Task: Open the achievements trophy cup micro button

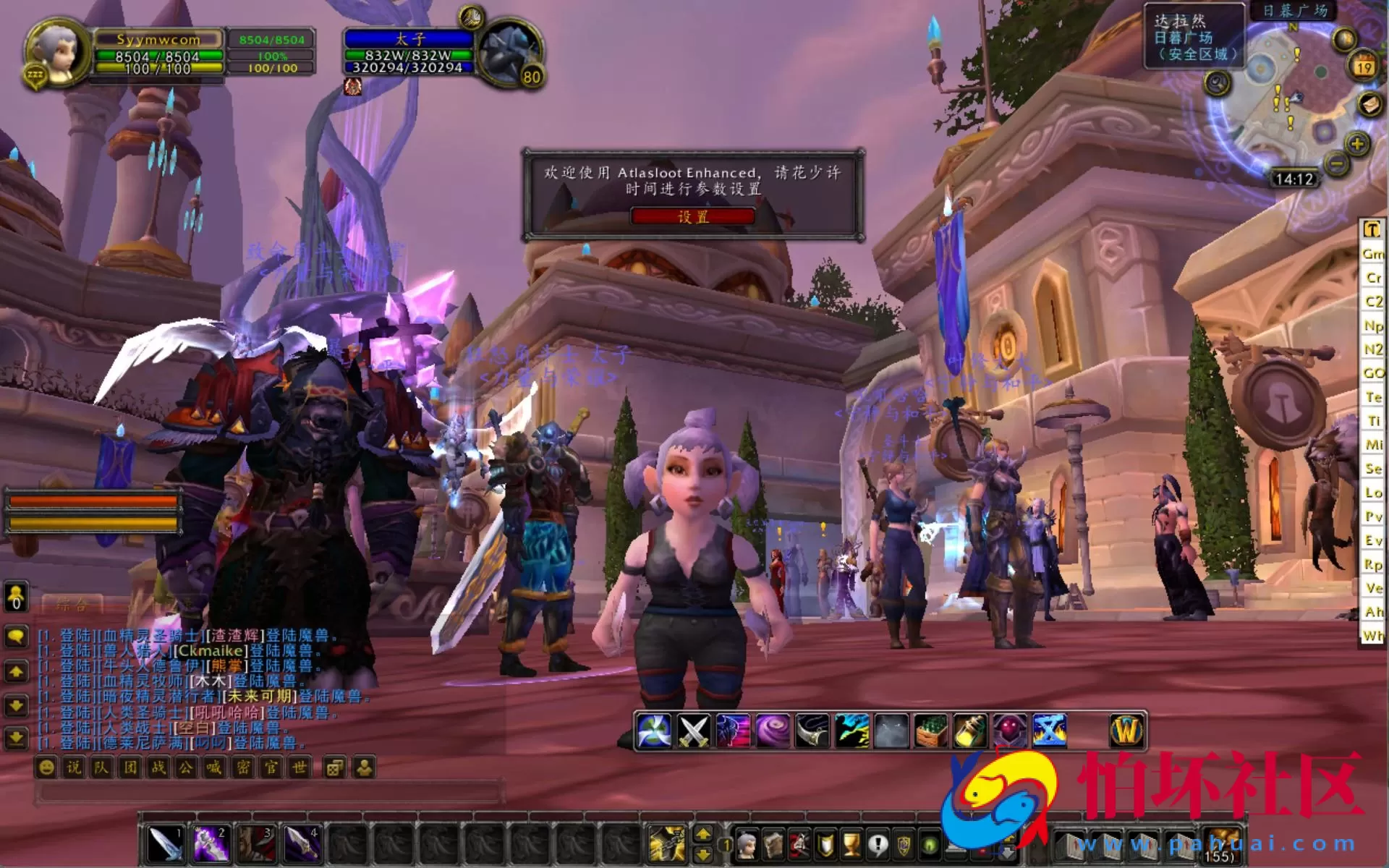Action: pos(851,844)
